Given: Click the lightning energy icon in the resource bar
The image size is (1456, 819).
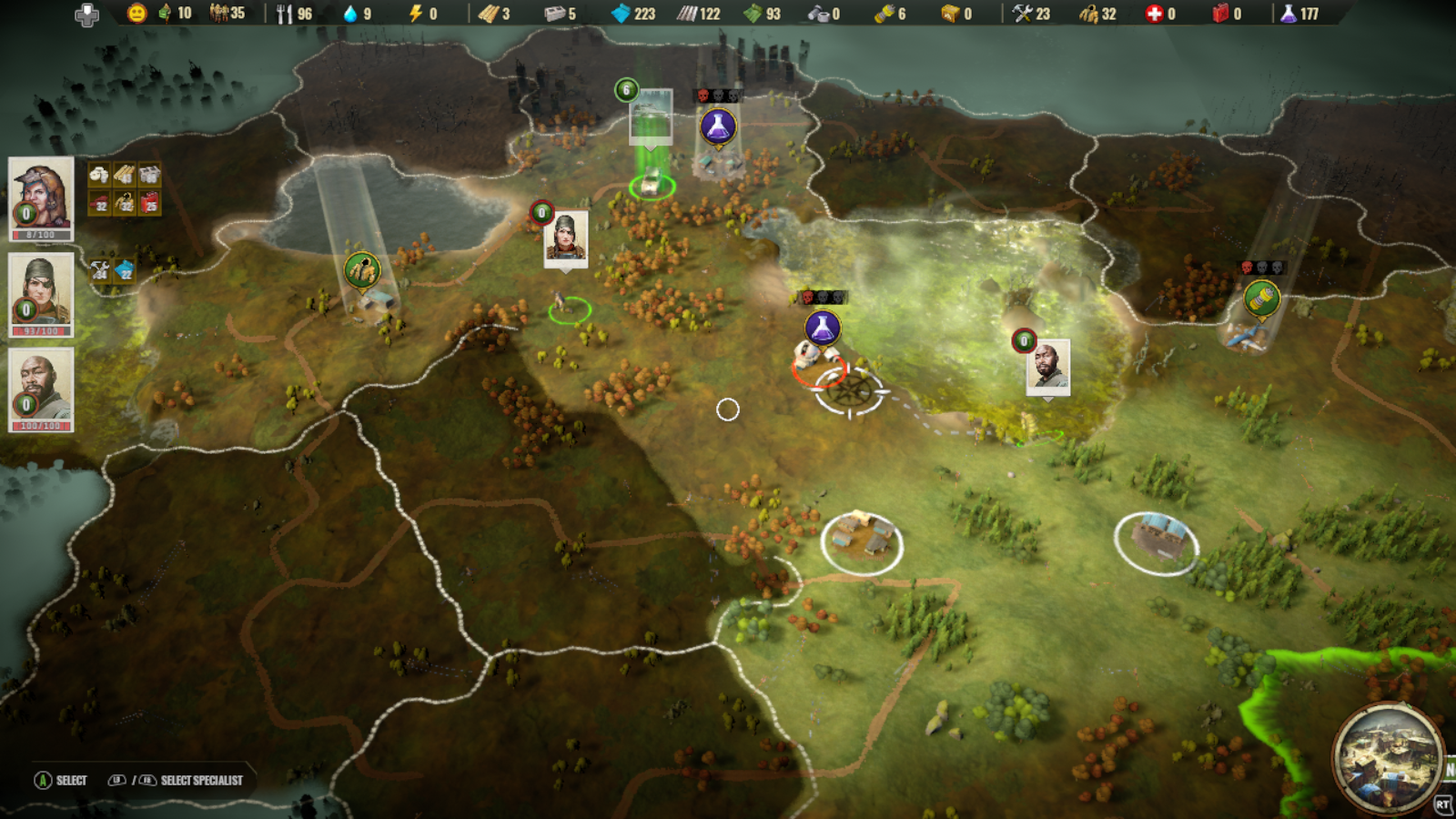Looking at the screenshot, I should pyautogui.click(x=415, y=14).
